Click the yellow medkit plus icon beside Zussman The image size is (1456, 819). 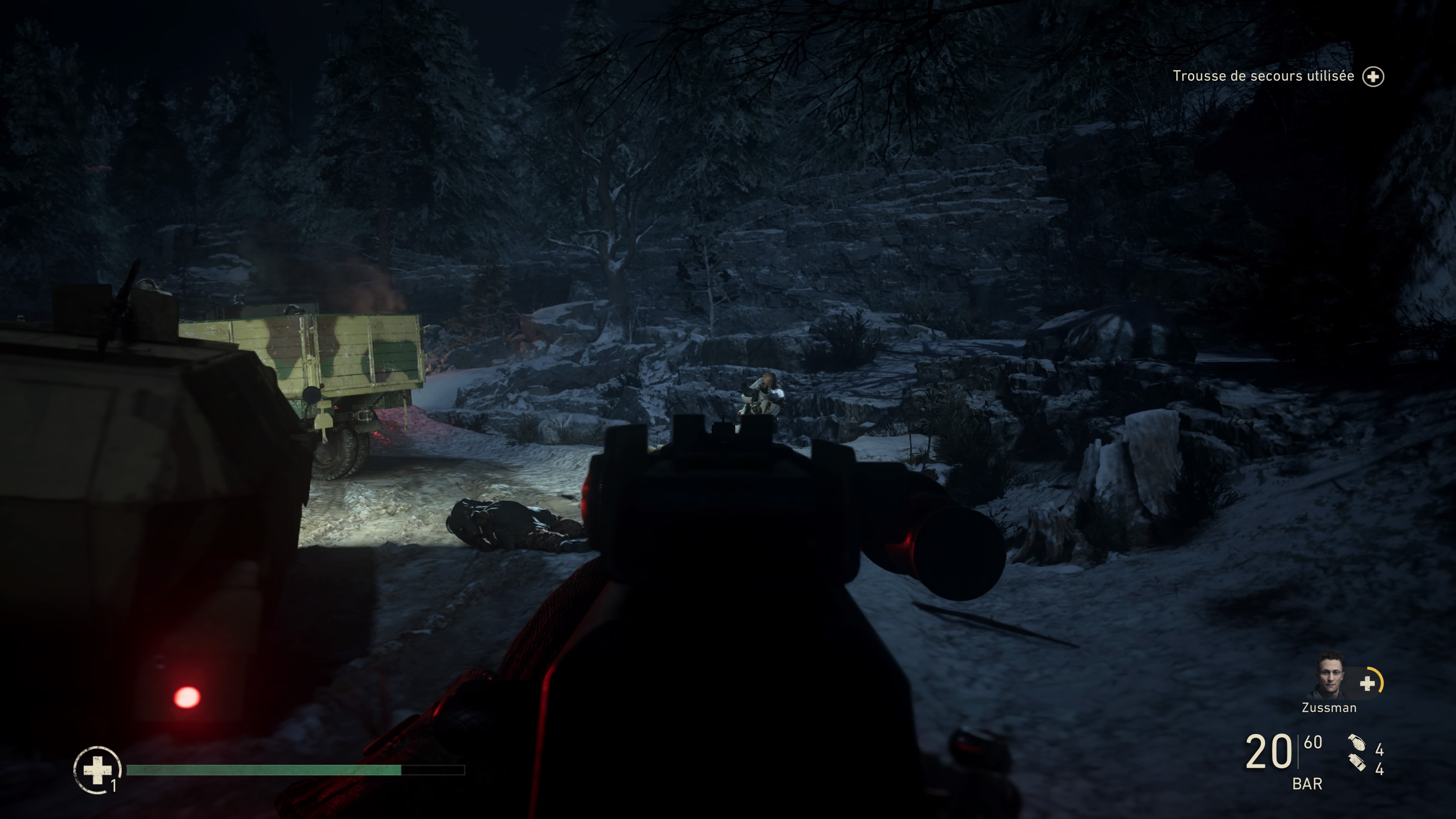coord(1368,684)
